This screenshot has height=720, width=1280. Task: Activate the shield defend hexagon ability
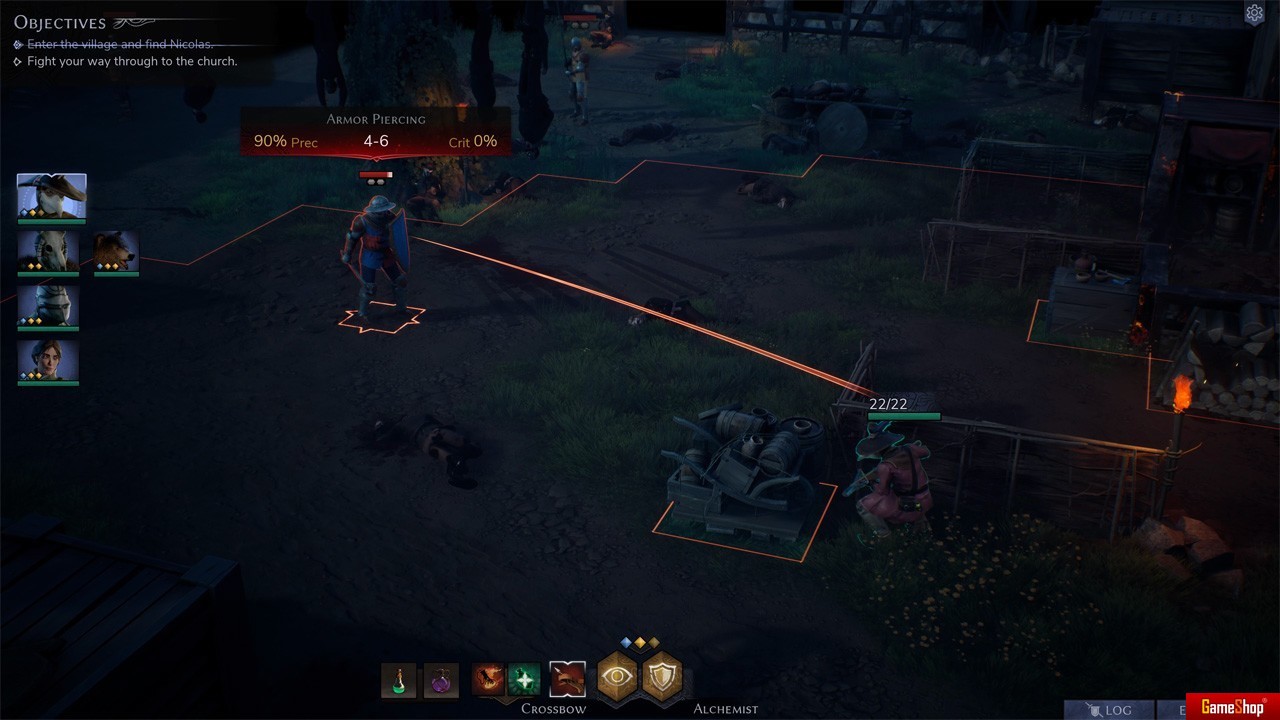pos(662,677)
